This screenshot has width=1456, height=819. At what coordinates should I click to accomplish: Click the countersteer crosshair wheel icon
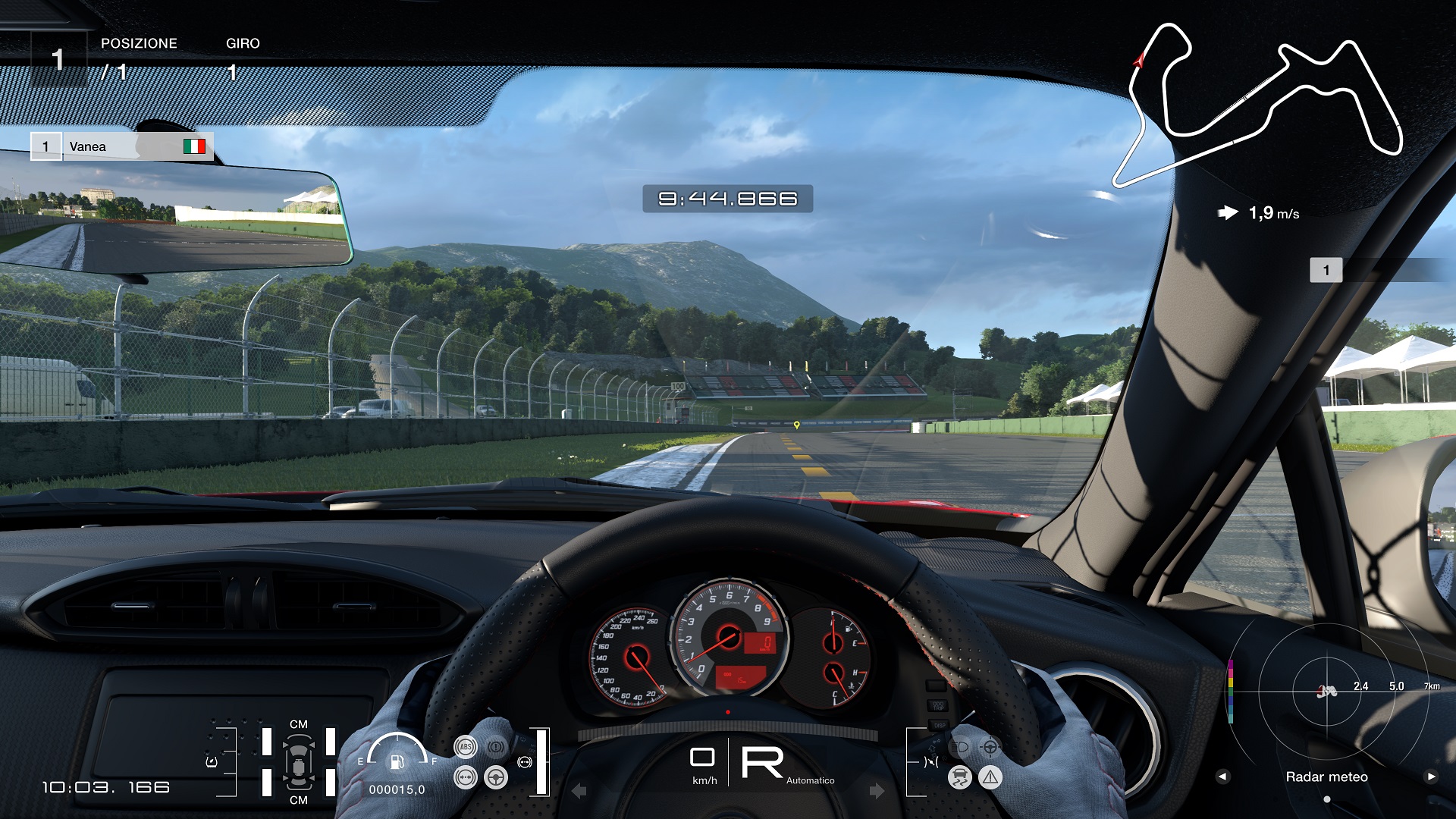(x=990, y=747)
